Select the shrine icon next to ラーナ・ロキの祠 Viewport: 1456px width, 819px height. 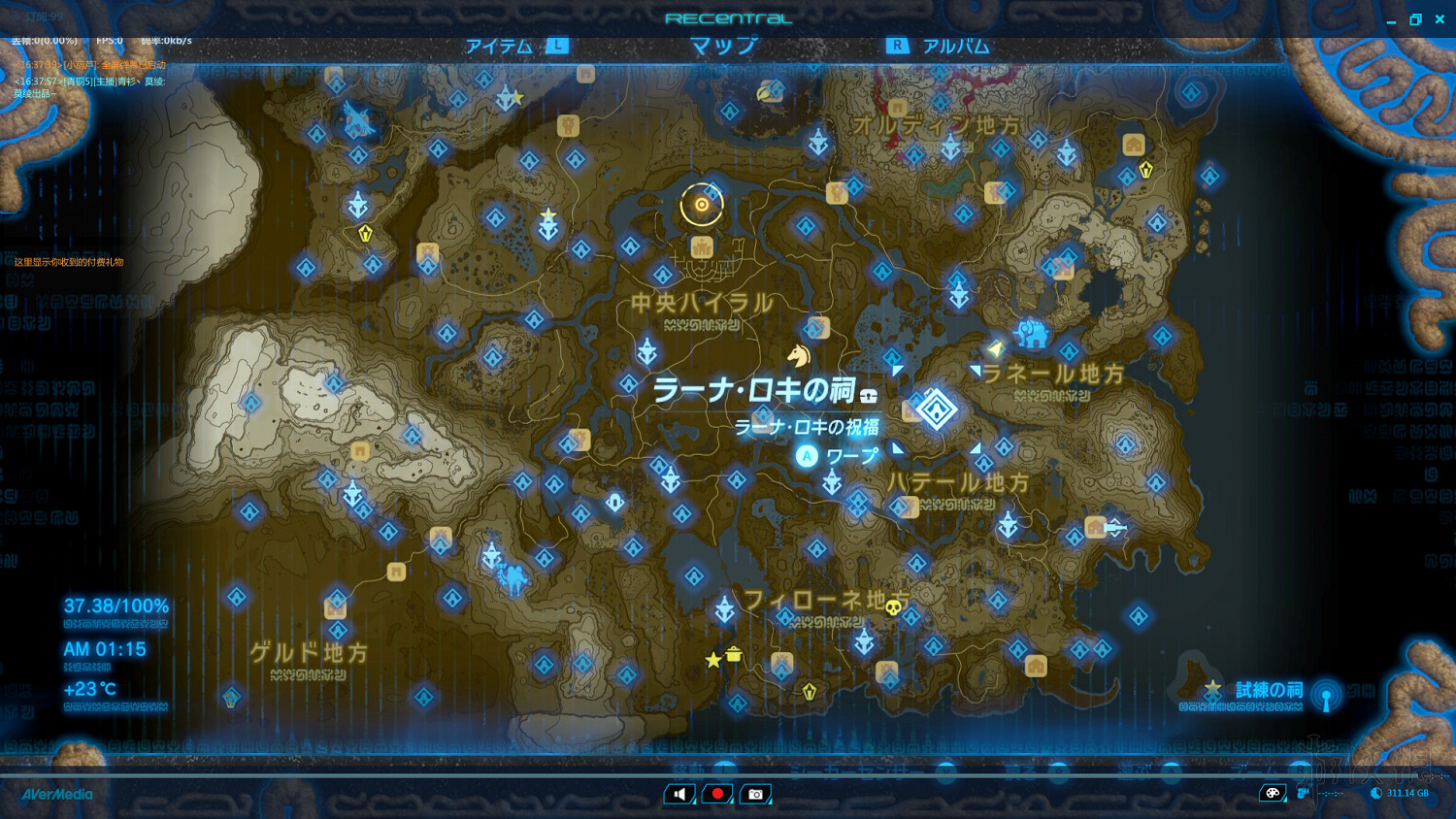tap(869, 393)
